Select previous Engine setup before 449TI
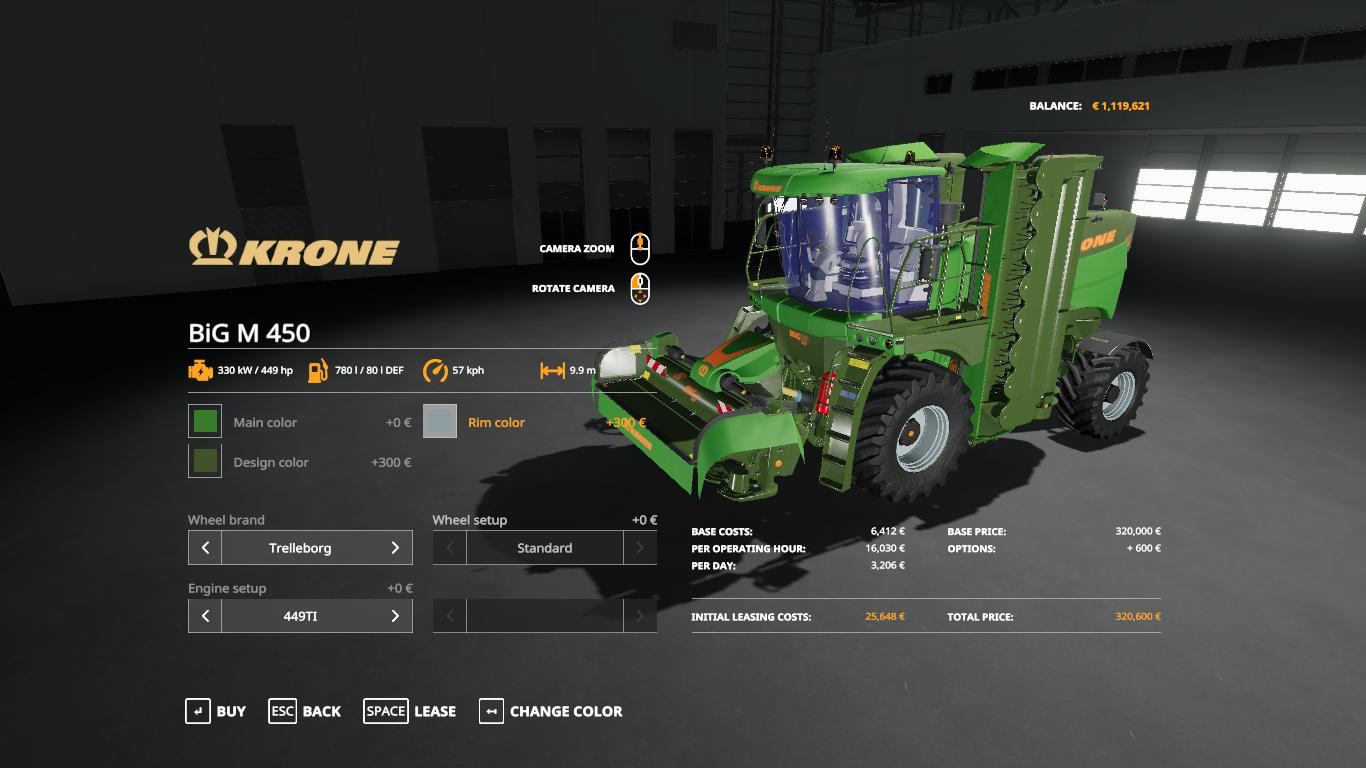The width and height of the screenshot is (1366, 768). click(x=205, y=616)
